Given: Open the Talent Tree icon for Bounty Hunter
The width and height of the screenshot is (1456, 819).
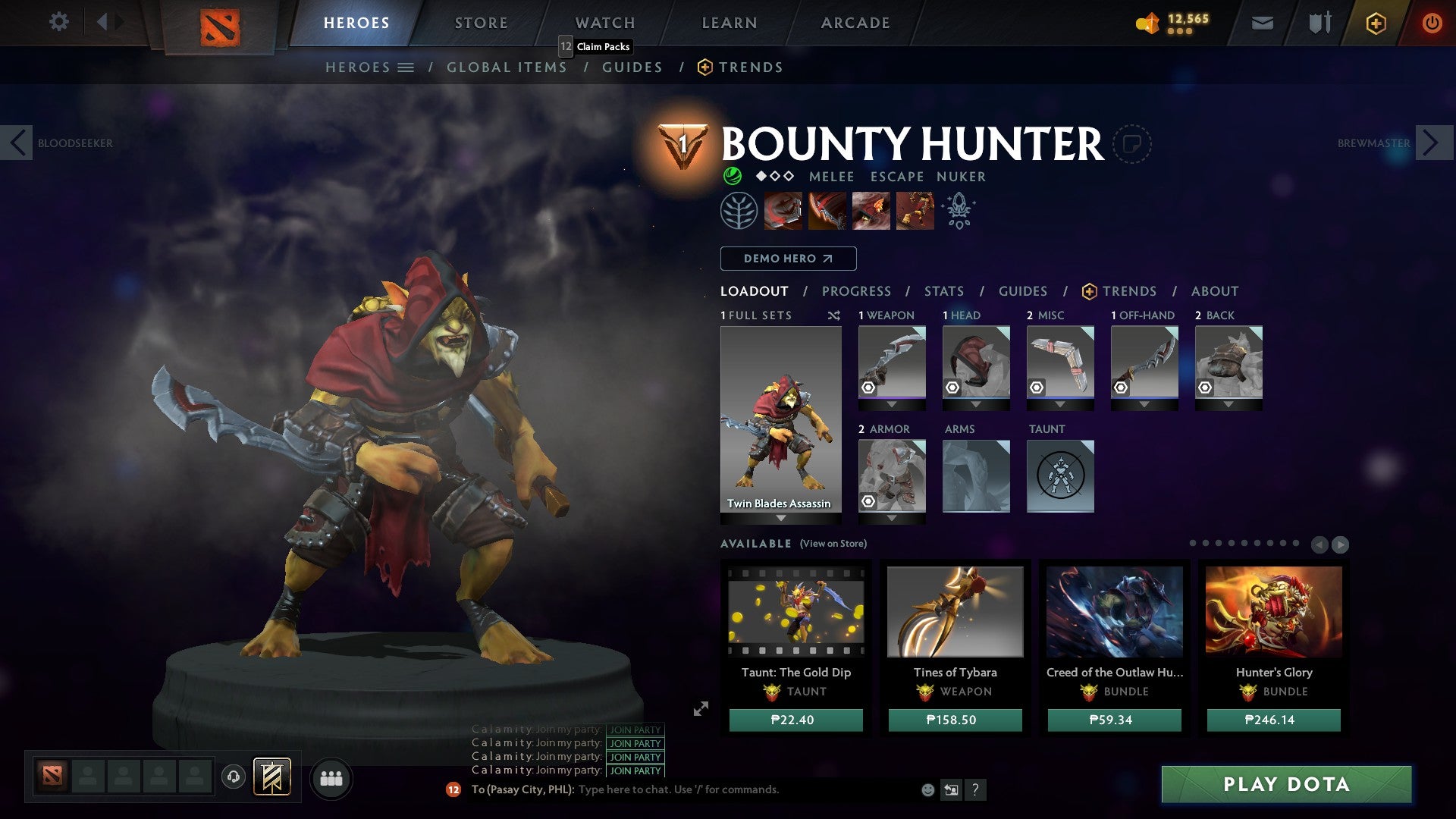Looking at the screenshot, I should (x=738, y=210).
